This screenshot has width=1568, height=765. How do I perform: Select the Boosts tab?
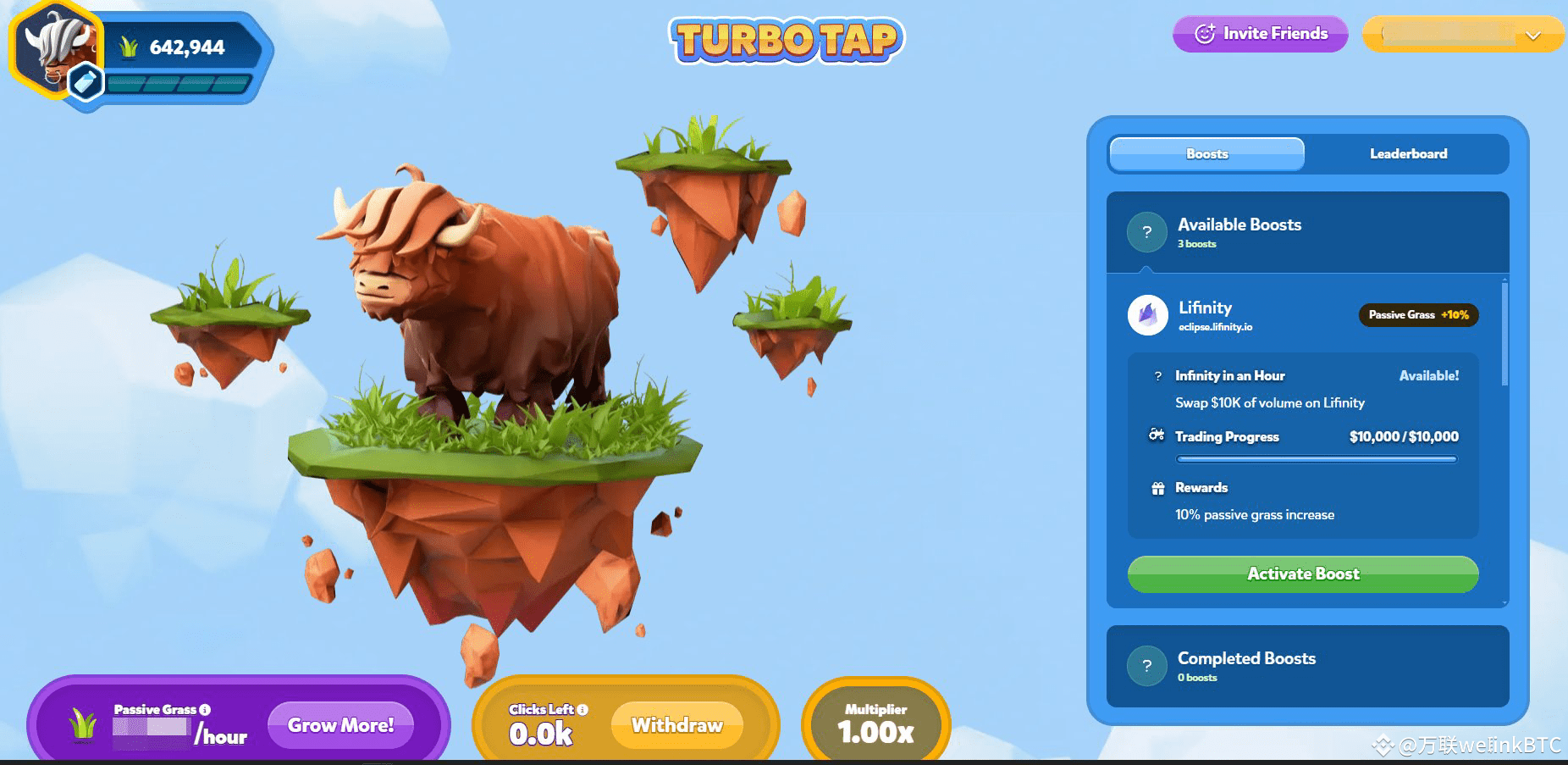coord(1206,153)
